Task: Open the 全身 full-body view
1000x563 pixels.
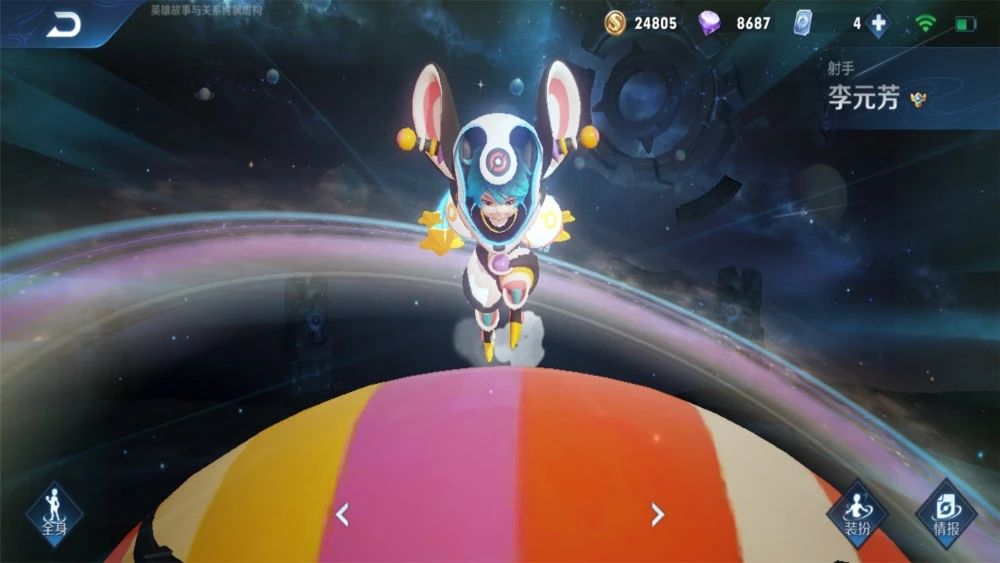Action: 54,512
